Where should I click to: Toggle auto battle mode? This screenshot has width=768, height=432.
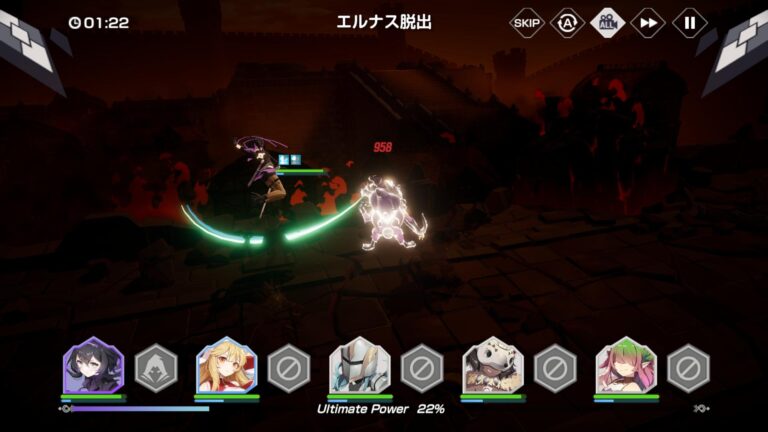(x=567, y=22)
